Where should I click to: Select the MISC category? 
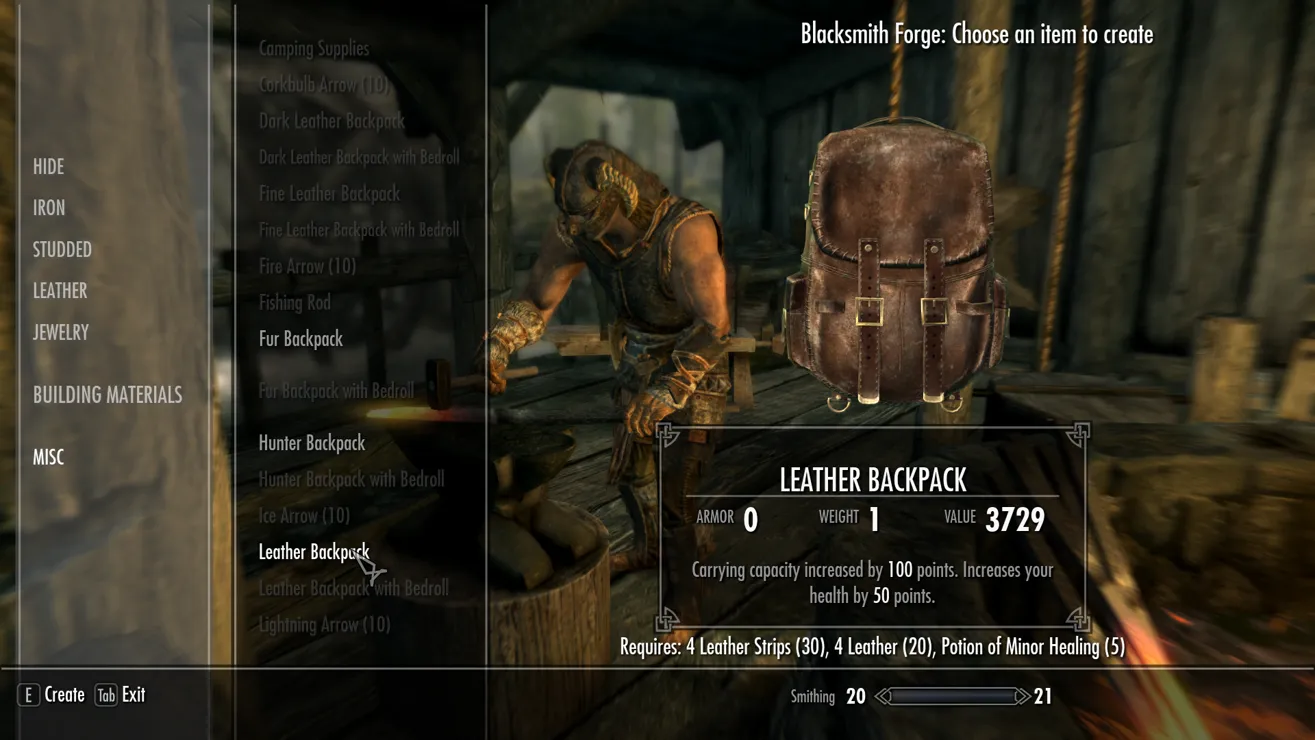tap(48, 457)
